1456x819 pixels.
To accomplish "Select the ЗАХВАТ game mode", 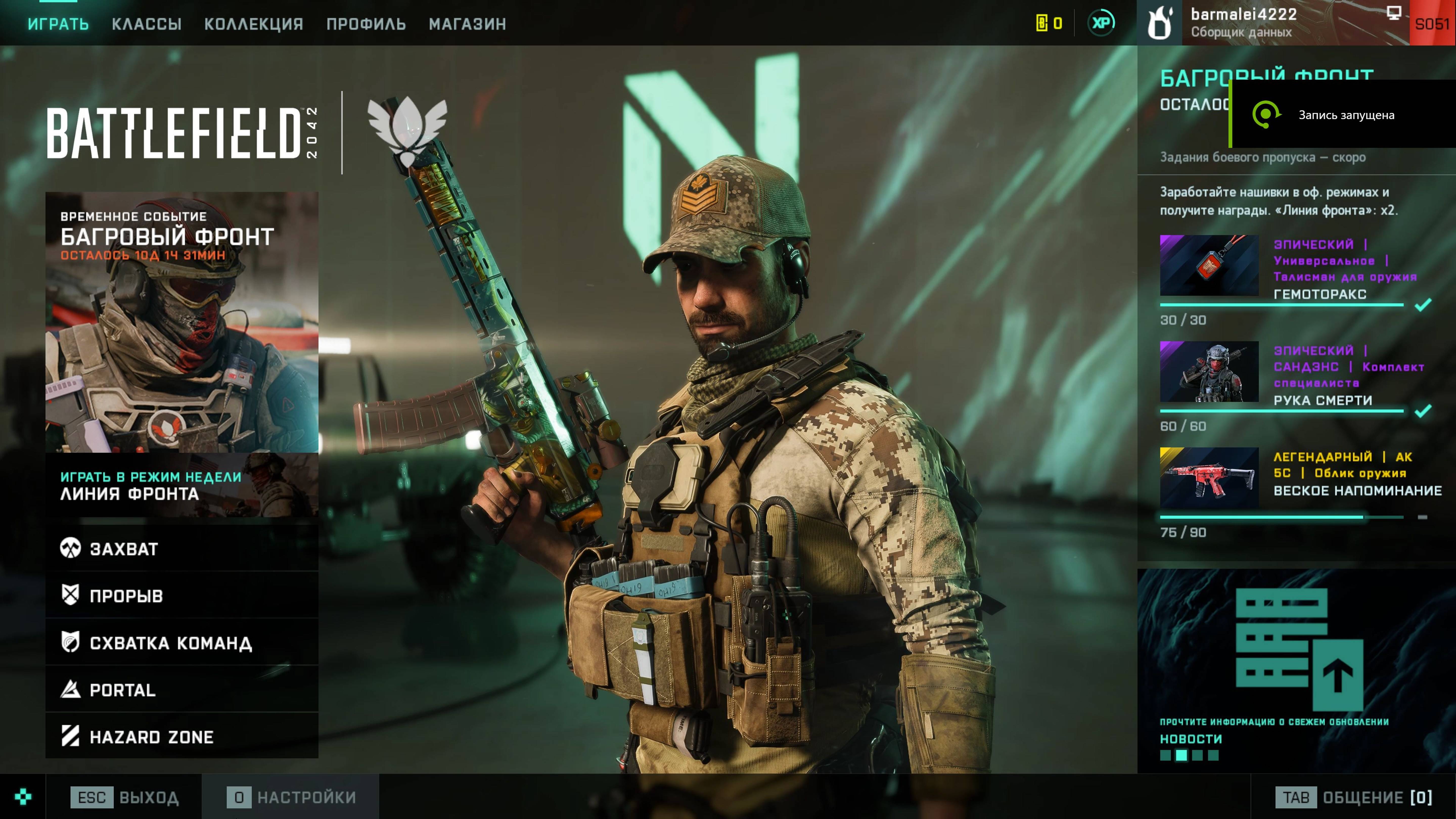I will click(181, 548).
